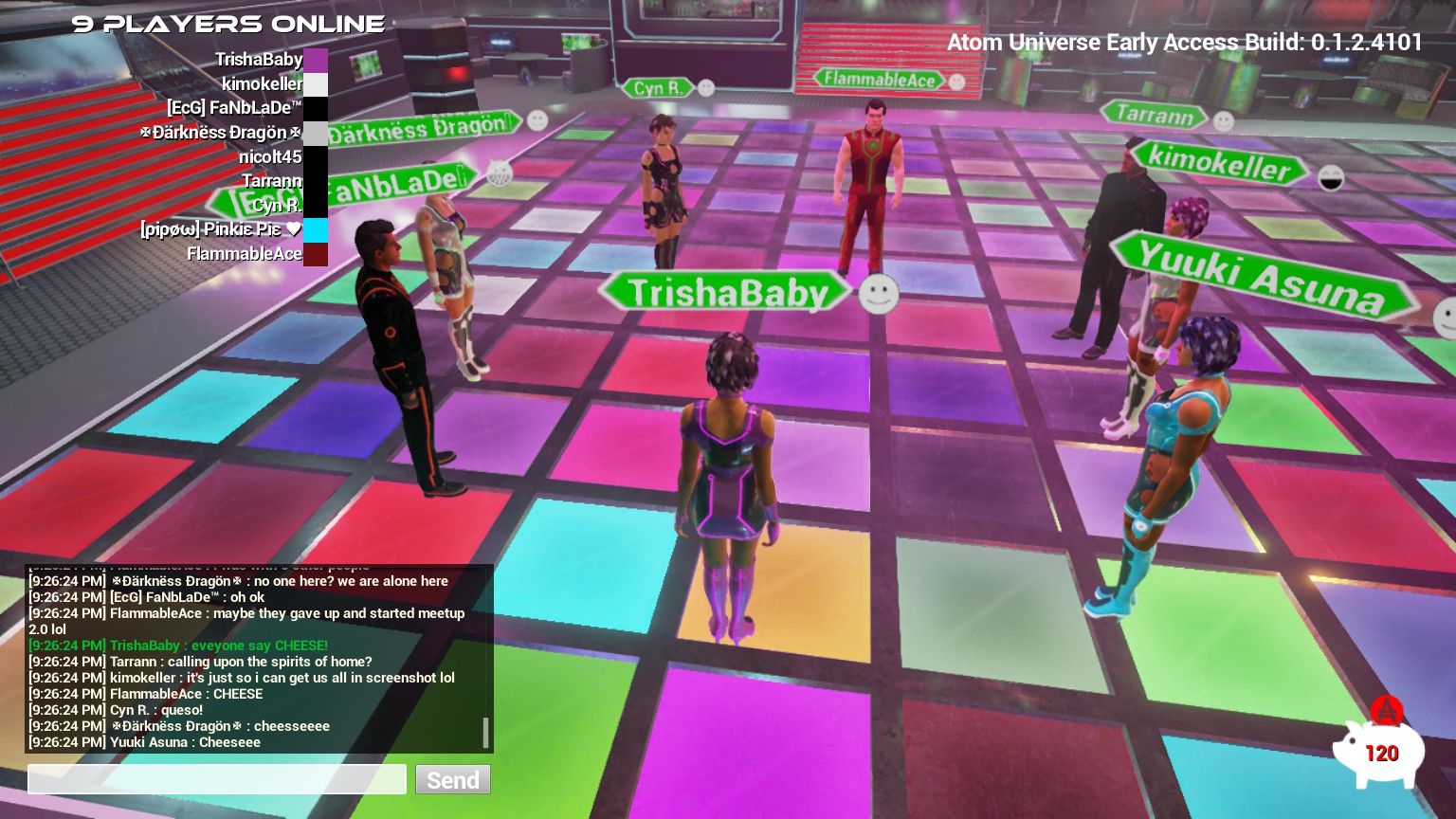Viewport: 1456px width, 819px height.
Task: Click the Yuuki Asuna name tag
Action: 1261,277
